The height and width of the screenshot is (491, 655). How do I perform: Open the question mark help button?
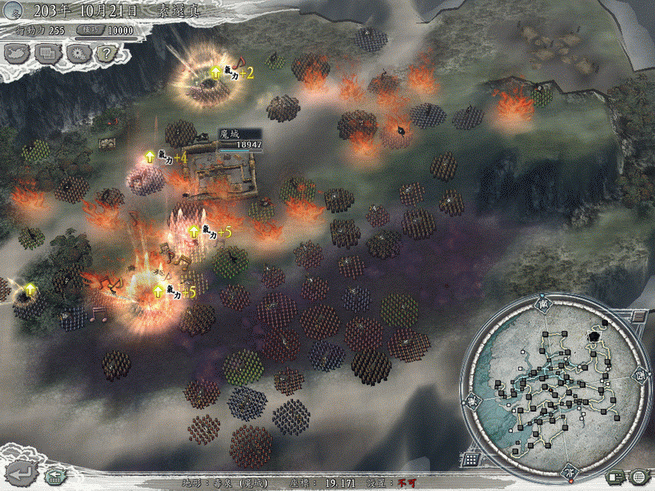(104, 54)
